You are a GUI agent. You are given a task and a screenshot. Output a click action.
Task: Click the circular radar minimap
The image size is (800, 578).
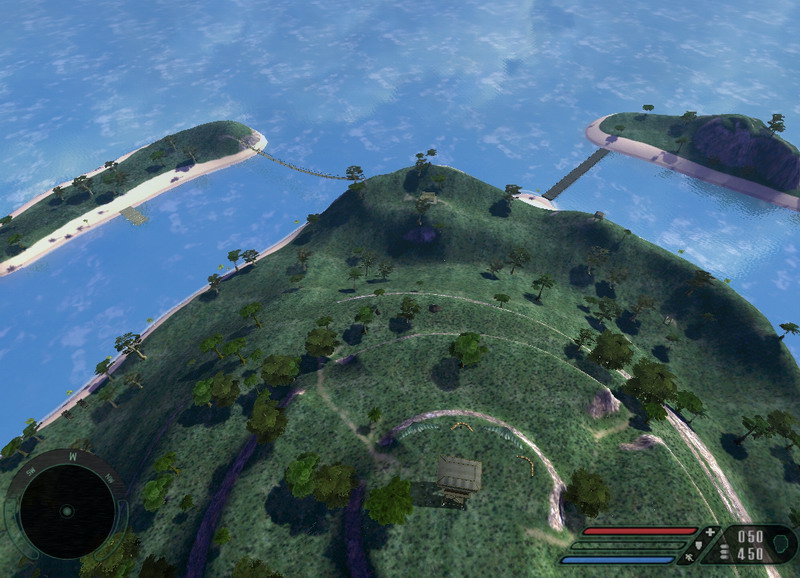[66, 511]
